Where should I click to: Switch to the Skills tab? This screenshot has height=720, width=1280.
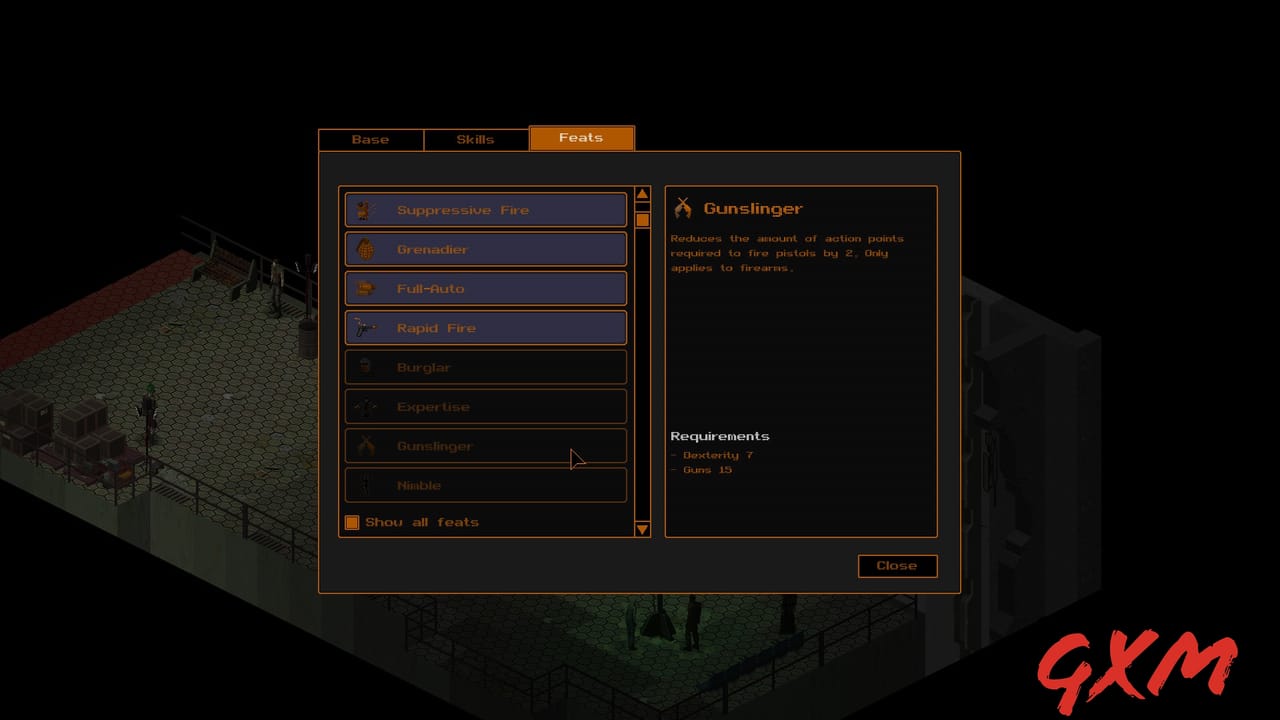coord(475,139)
